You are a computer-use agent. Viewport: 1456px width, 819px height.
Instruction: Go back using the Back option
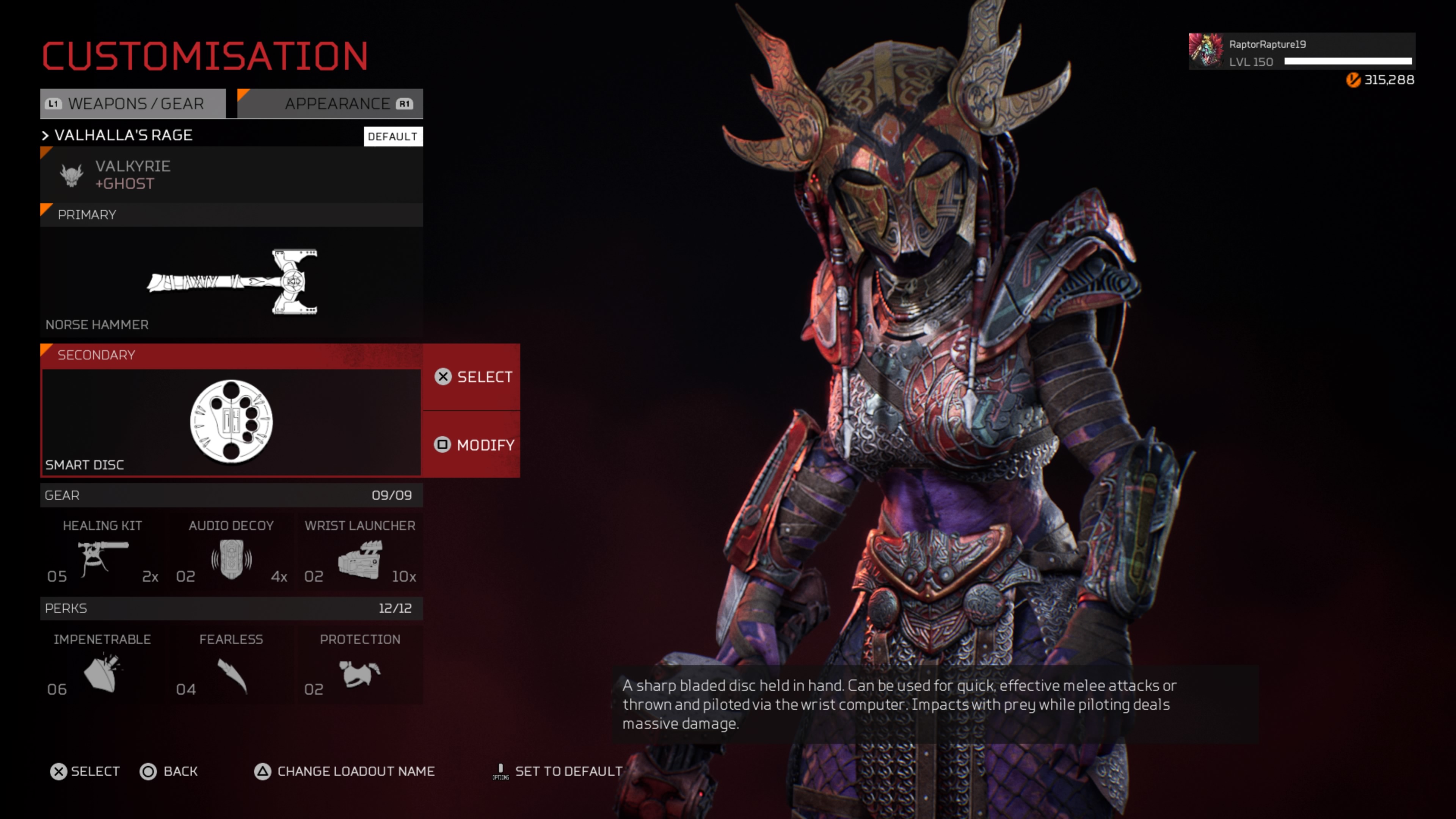point(169,772)
